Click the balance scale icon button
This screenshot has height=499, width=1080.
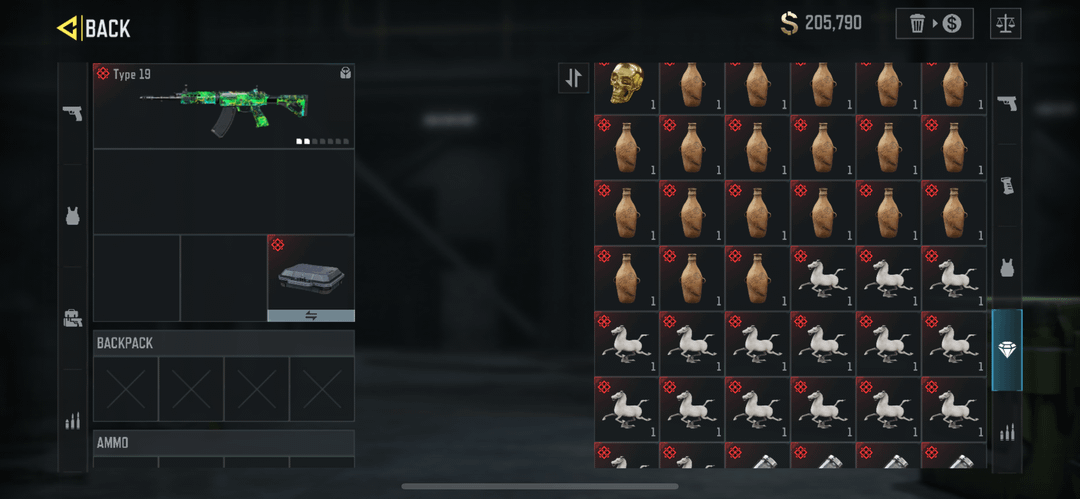tap(1005, 23)
